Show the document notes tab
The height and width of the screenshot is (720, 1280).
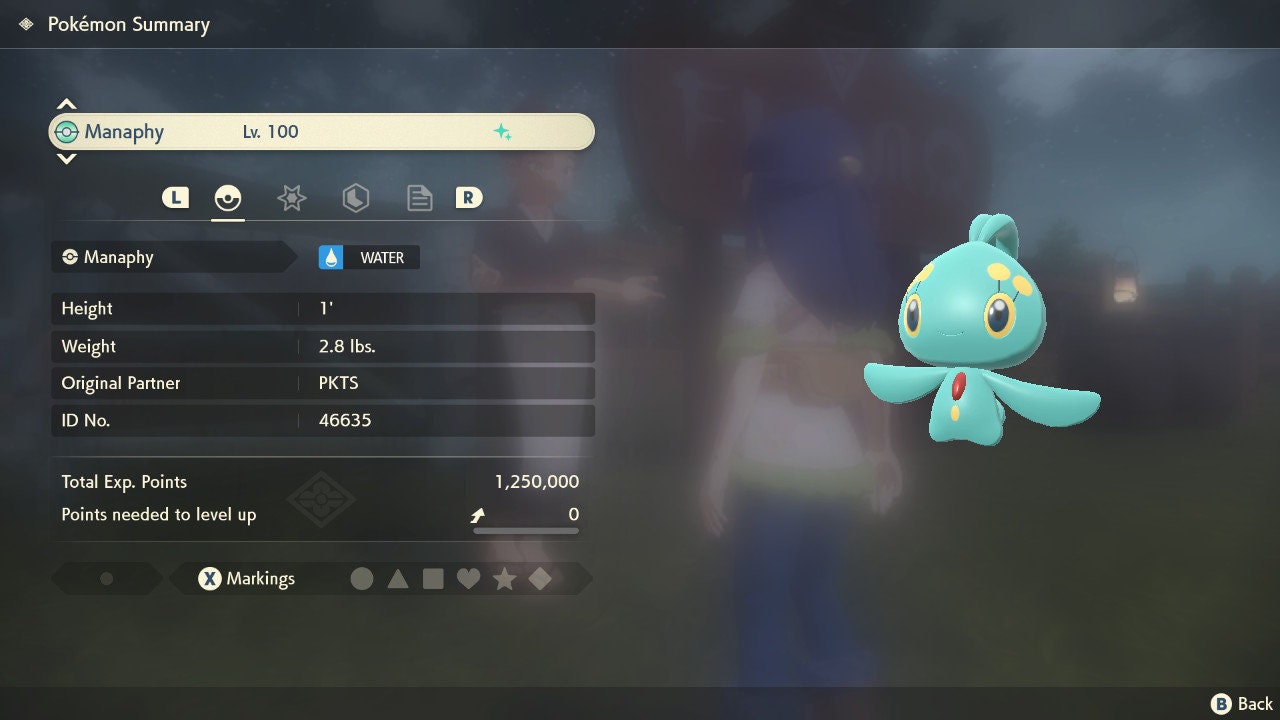(x=419, y=198)
